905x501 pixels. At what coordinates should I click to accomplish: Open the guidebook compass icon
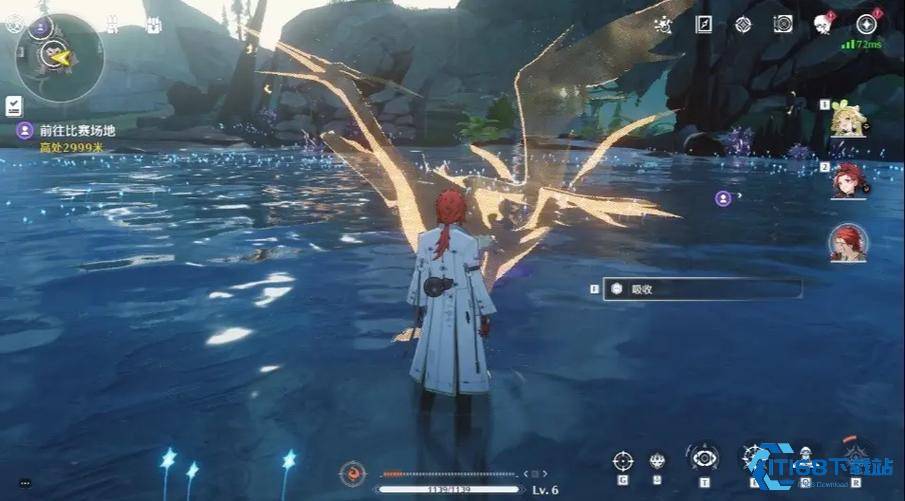coord(704,25)
